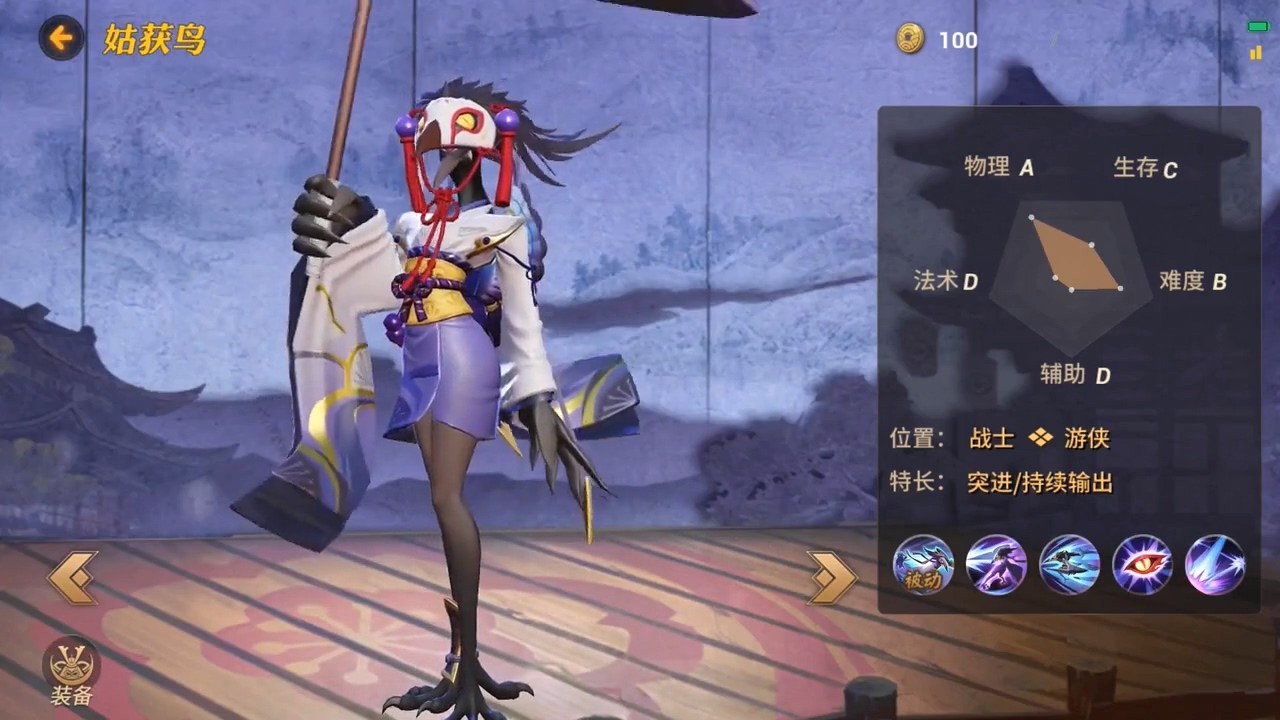The height and width of the screenshot is (720, 1280).
Task: Switch to the previous shikigami
Action: pyautogui.click(x=73, y=577)
